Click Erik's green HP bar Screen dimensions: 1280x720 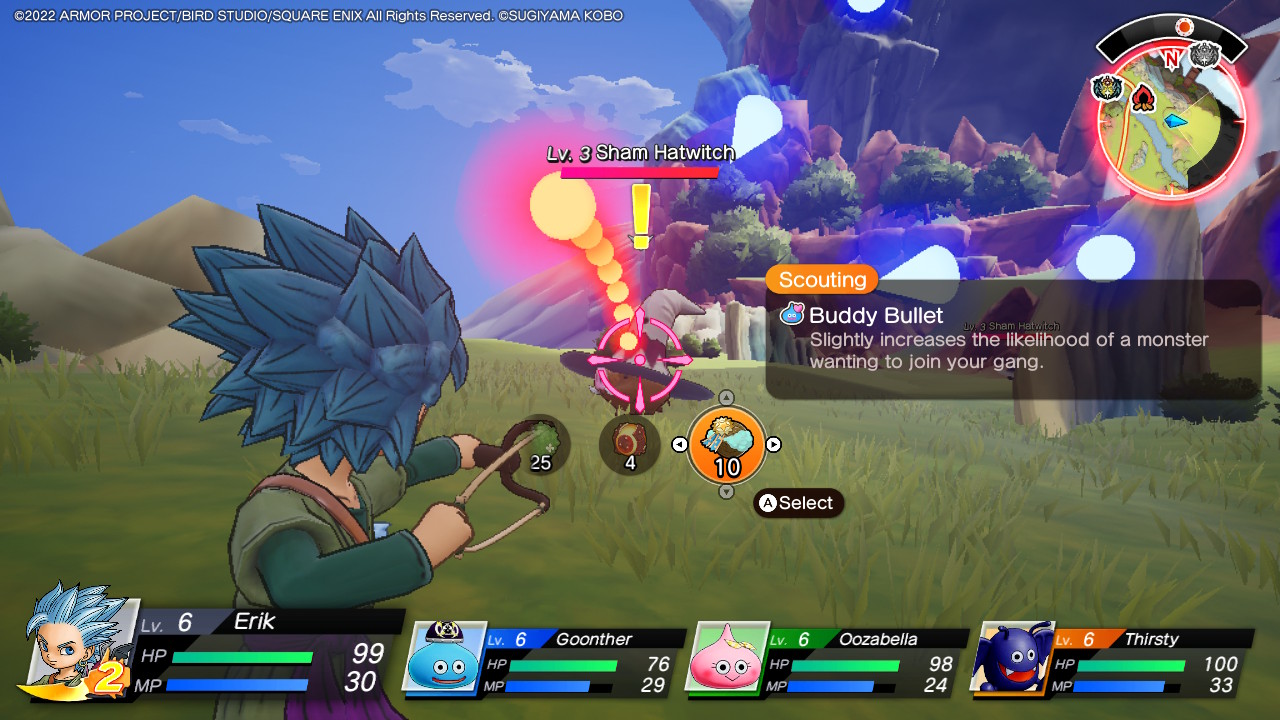click(240, 656)
